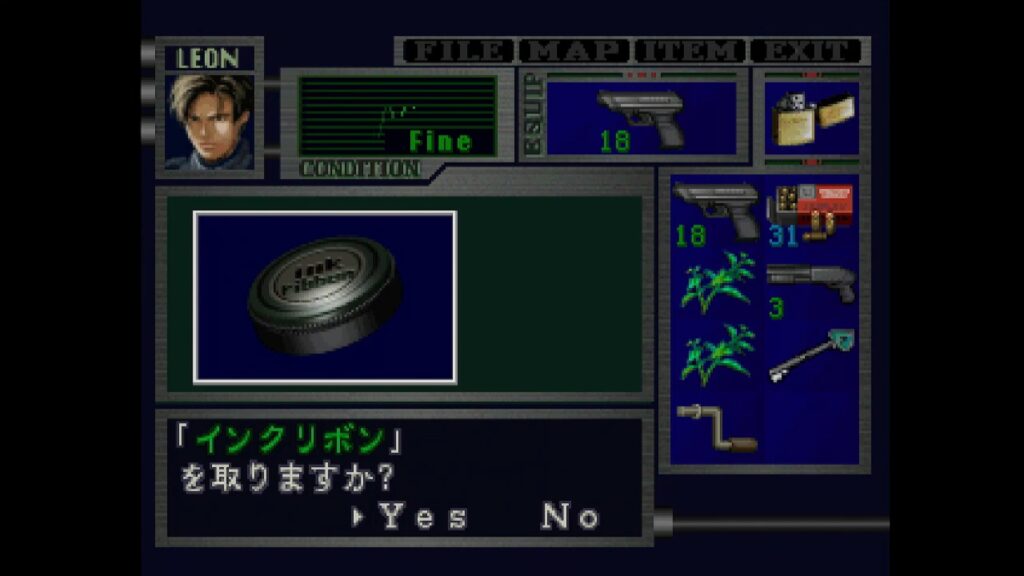The width and height of the screenshot is (1024, 576).
Task: Select the crank handle item
Action: pyautogui.click(x=716, y=426)
